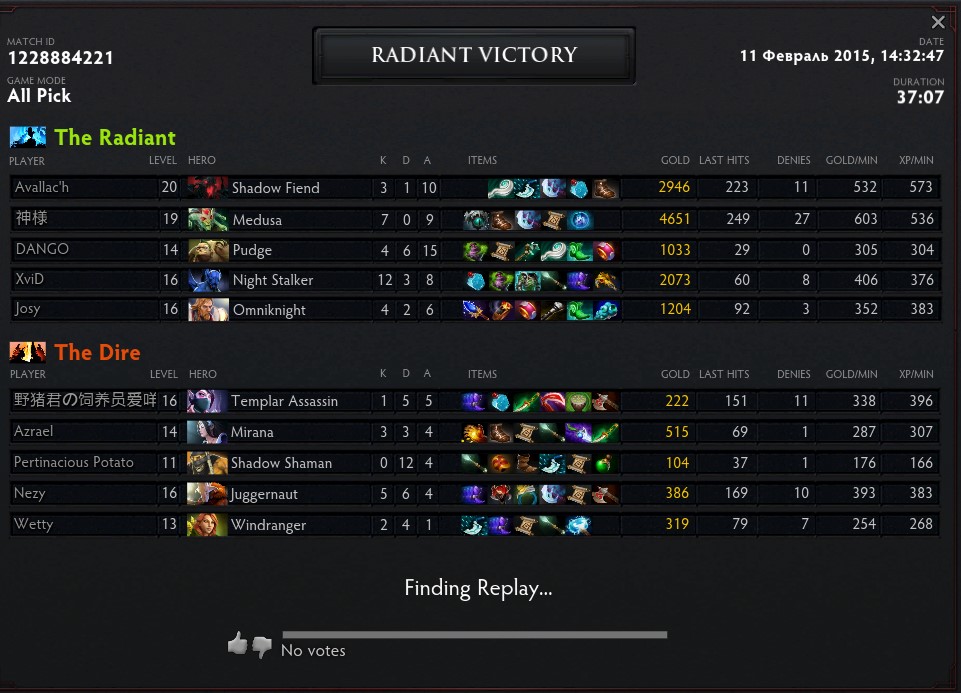
Task: Select Pertinacious Potato's player name
Action: coord(74,463)
